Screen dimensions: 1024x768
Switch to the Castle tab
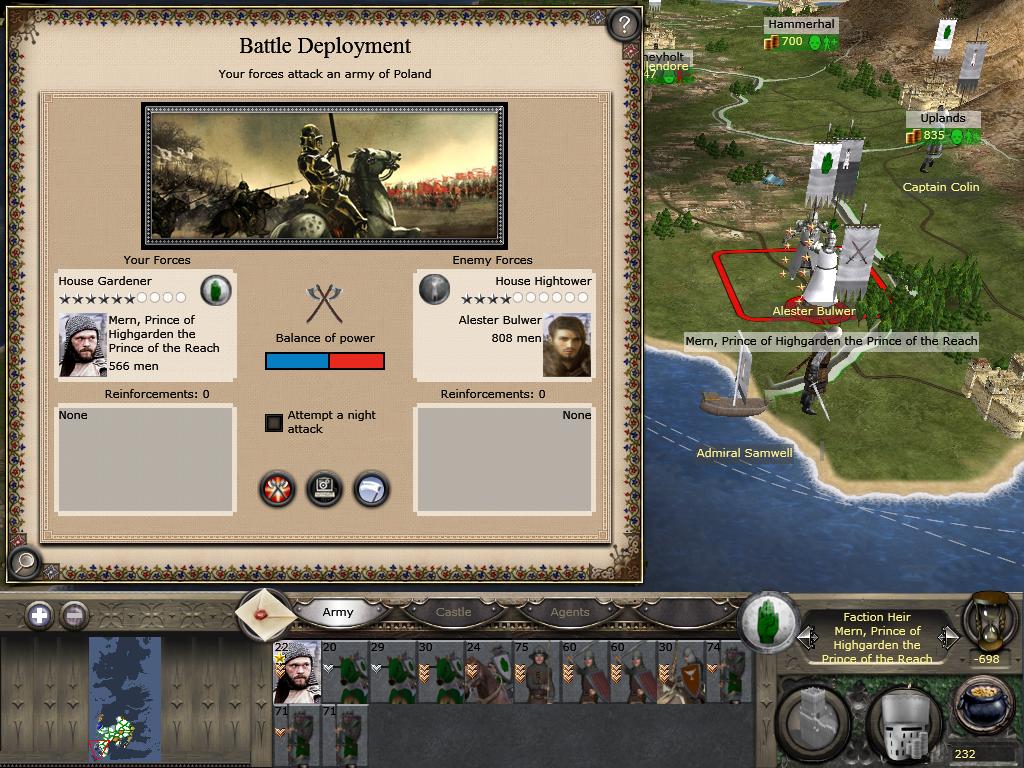click(453, 612)
